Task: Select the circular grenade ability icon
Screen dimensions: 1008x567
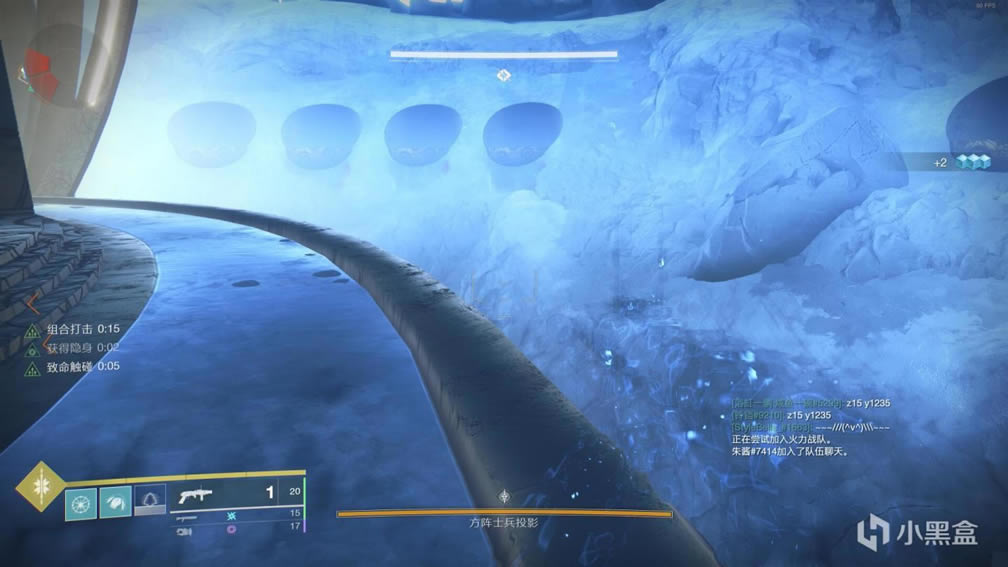Action: coord(81,504)
